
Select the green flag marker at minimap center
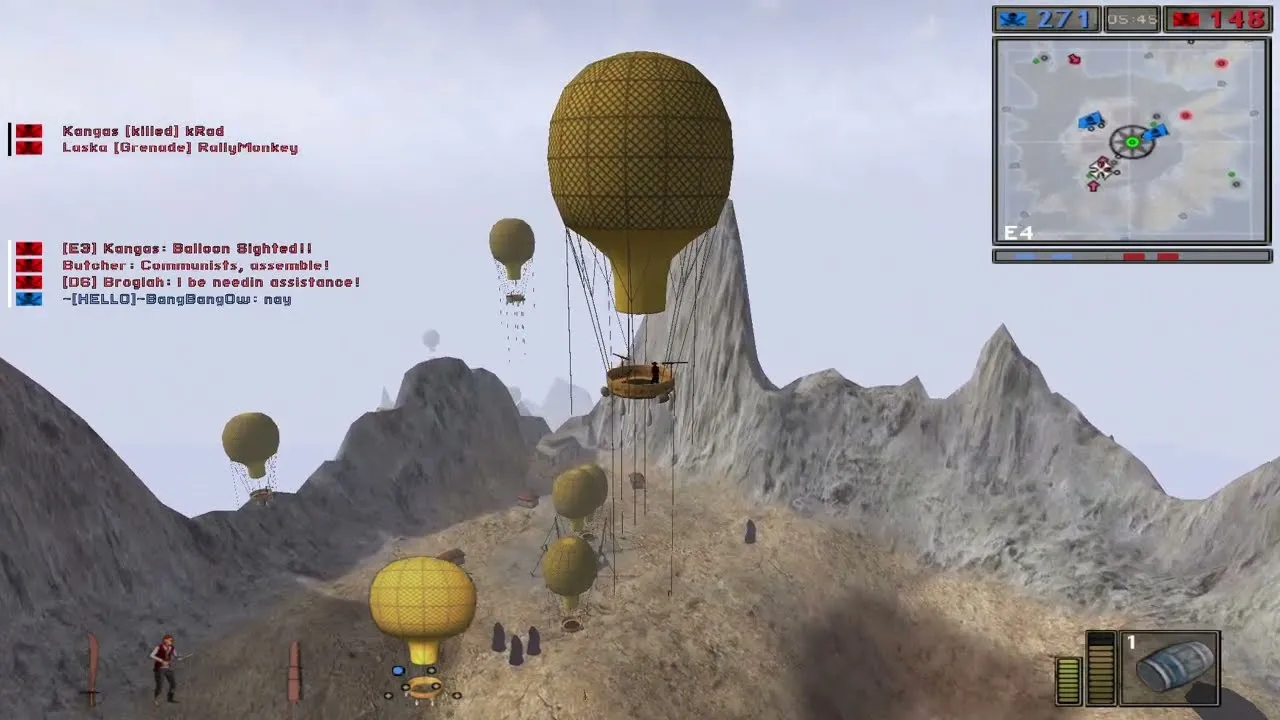[x=1132, y=142]
